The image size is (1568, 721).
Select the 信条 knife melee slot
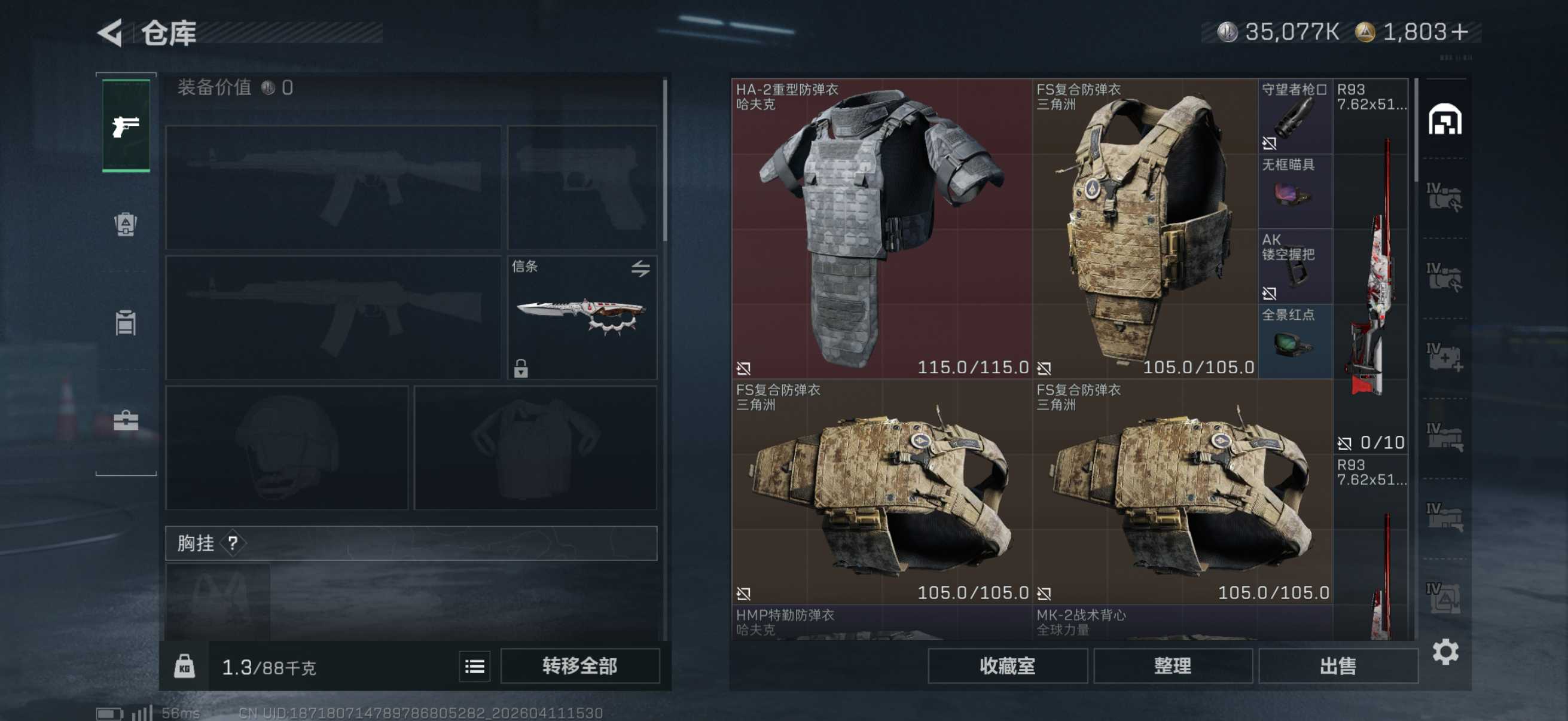[581, 317]
